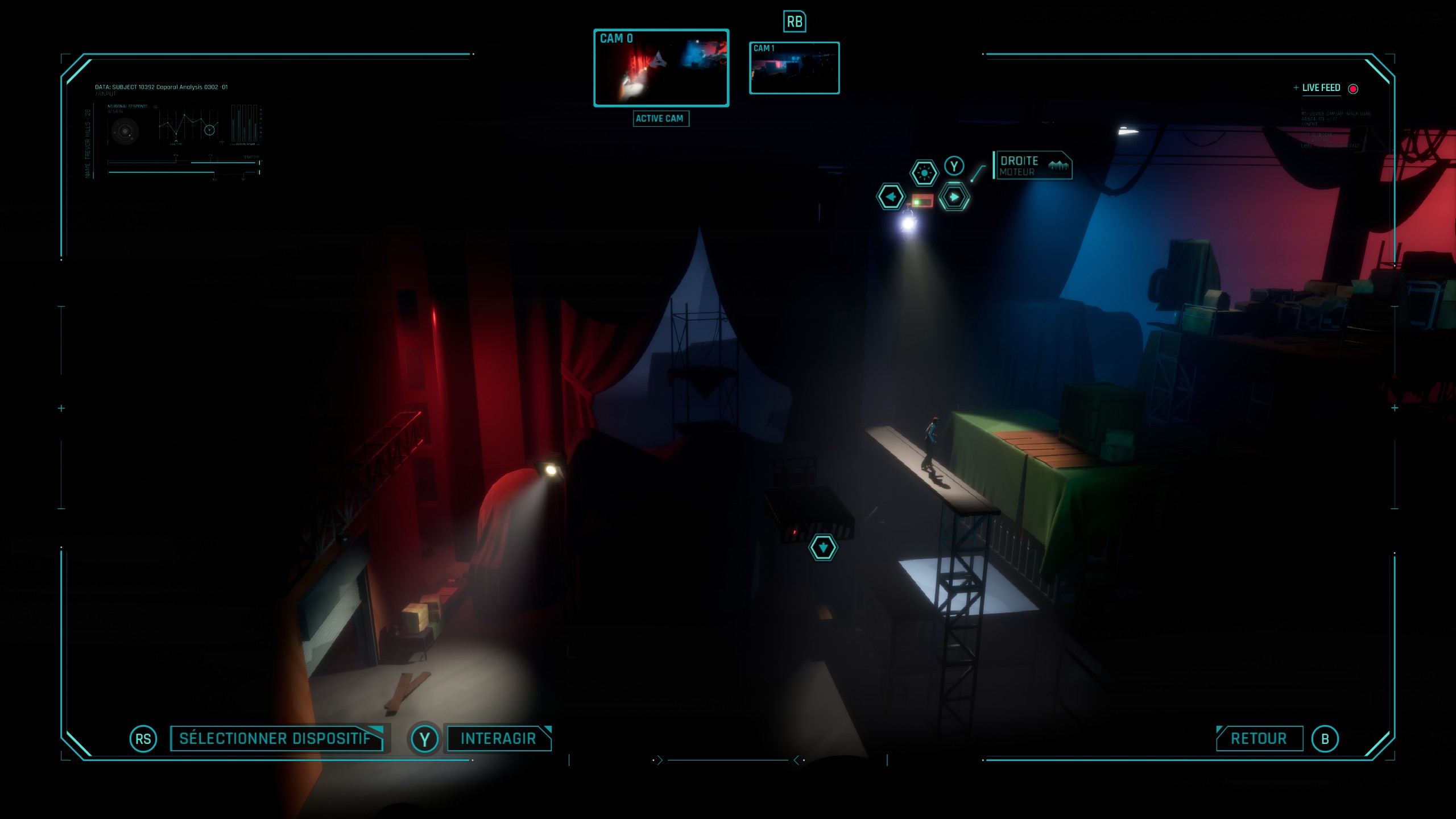This screenshot has width=1456, height=819.
Task: Click the right arrow motor hexagon
Action: 954,197
